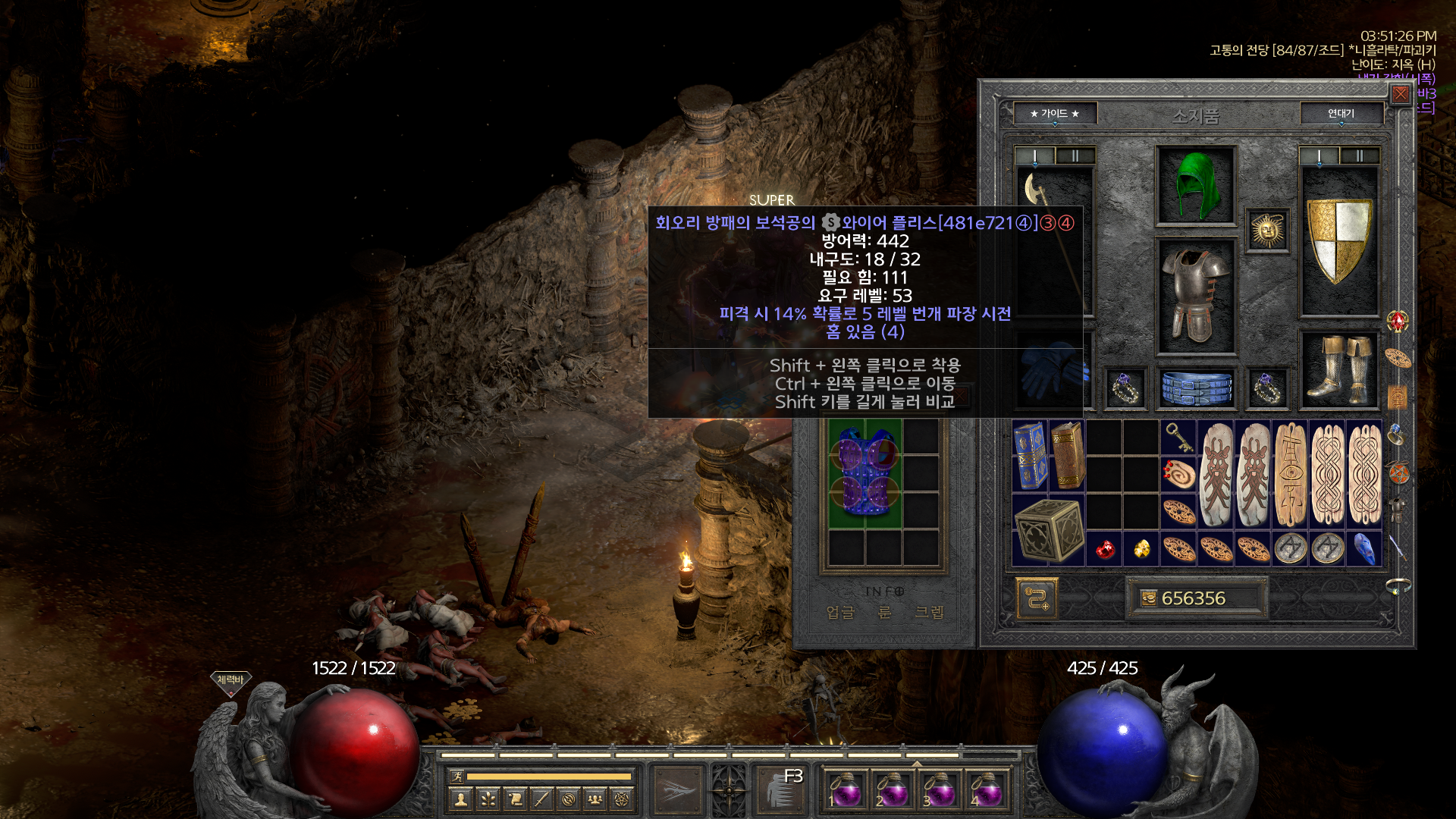The height and width of the screenshot is (819, 1456).
Task: Open the 연대기 chronicle tab
Action: tap(1341, 114)
